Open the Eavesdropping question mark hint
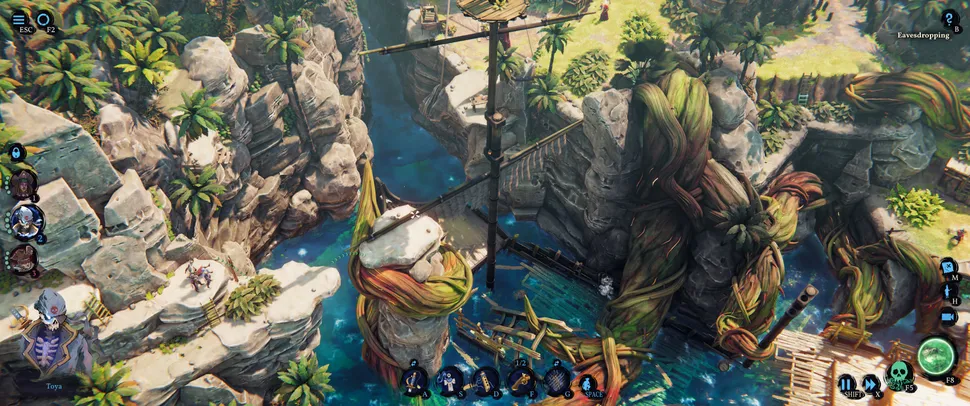 949,17
